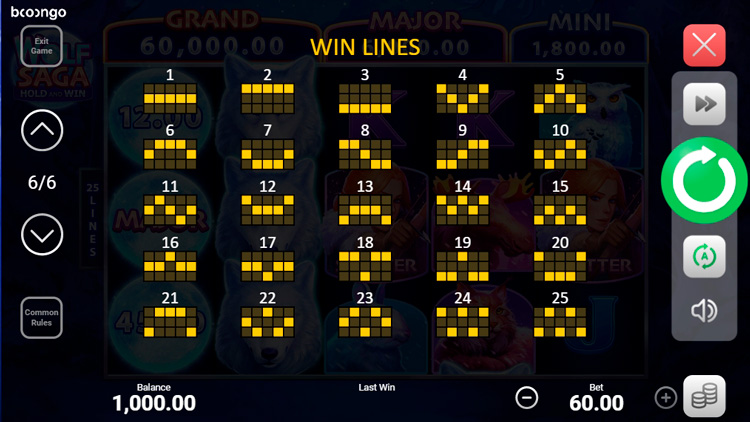The image size is (750, 422).
Task: Go to the next paytable page
Action: (42, 235)
